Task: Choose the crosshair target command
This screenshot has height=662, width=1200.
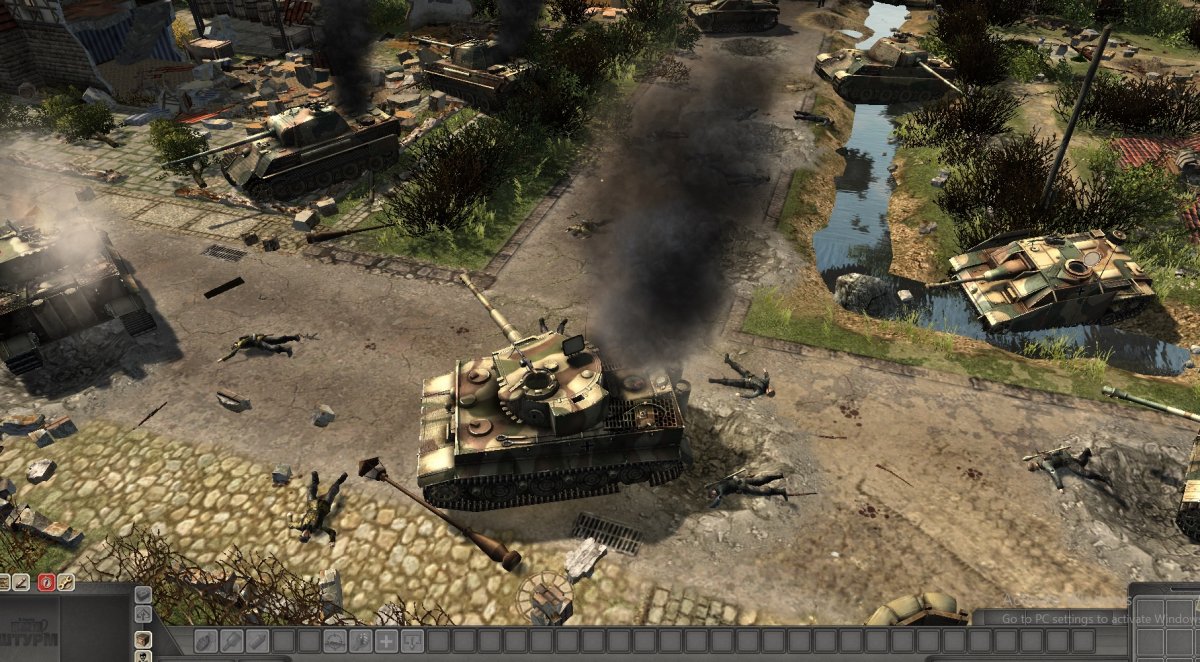Action: click(334, 641)
